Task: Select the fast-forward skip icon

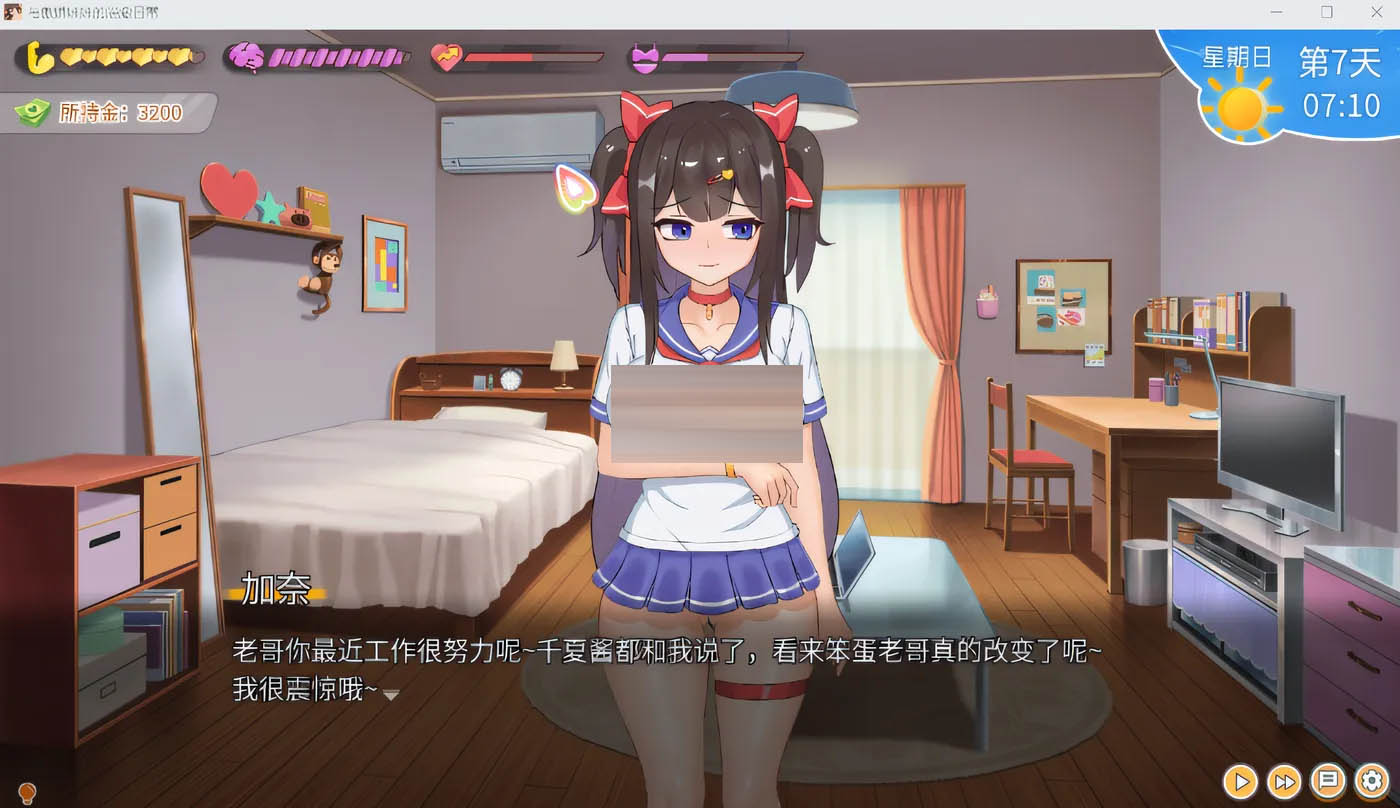Action: click(x=1284, y=783)
